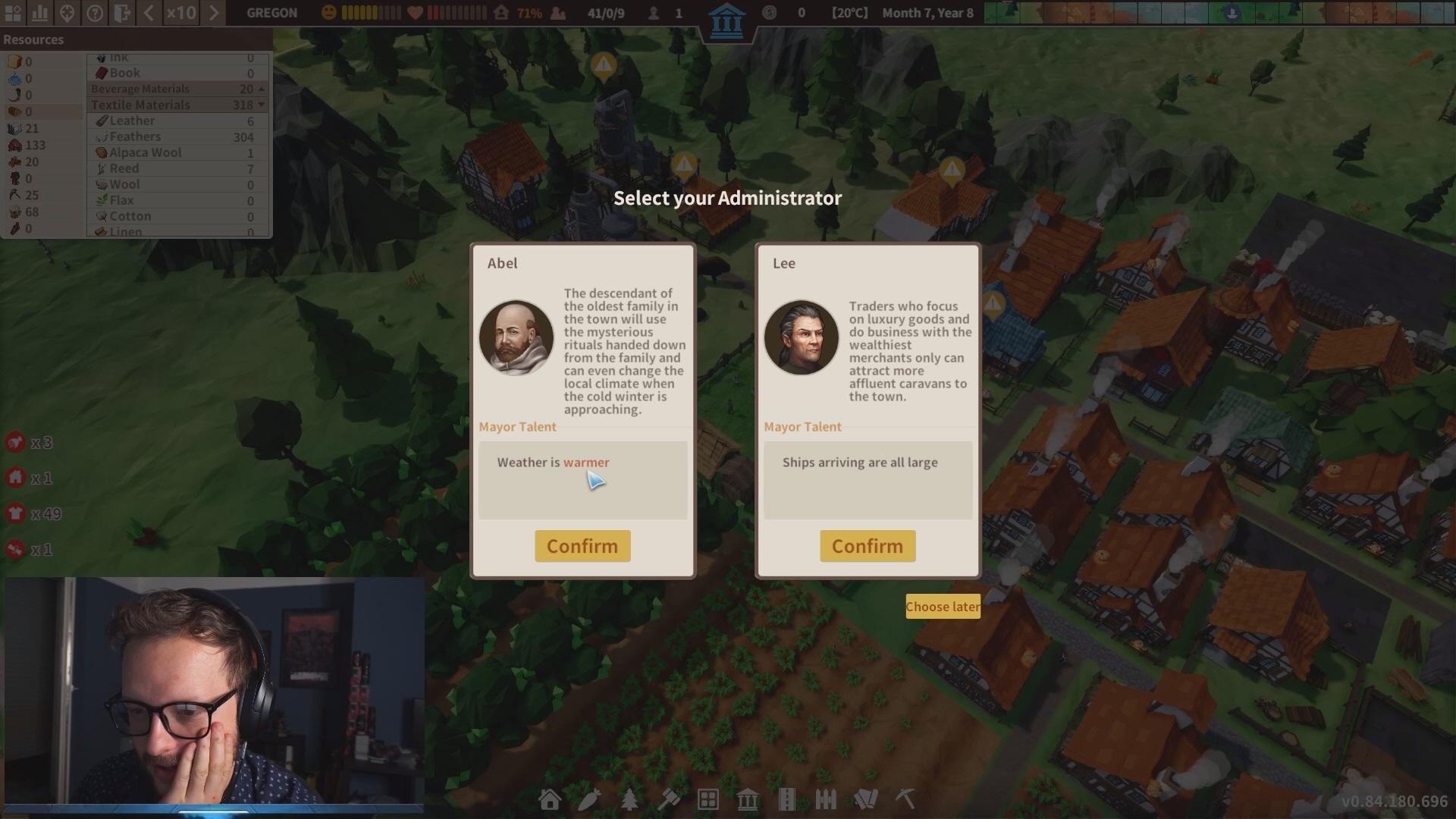Open the road building tool
Viewport: 1456px width, 819px height.
pyautogui.click(x=786, y=799)
